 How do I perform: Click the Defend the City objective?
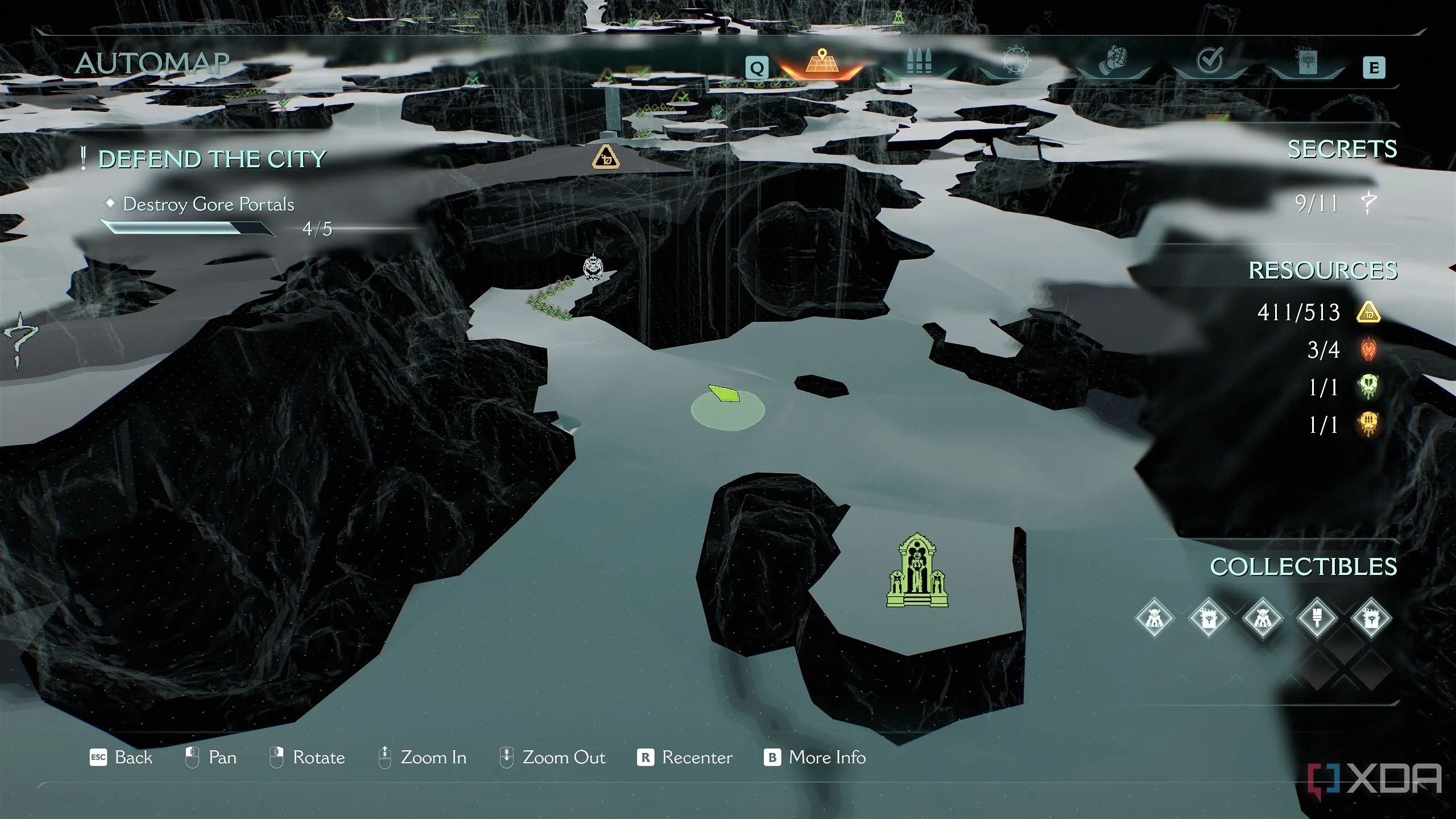point(212,159)
